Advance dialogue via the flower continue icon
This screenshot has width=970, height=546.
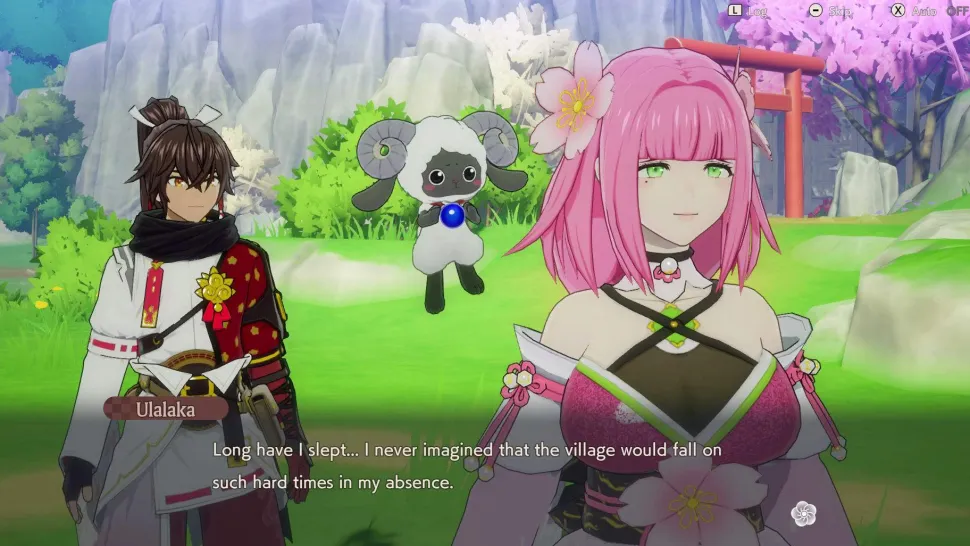point(803,513)
